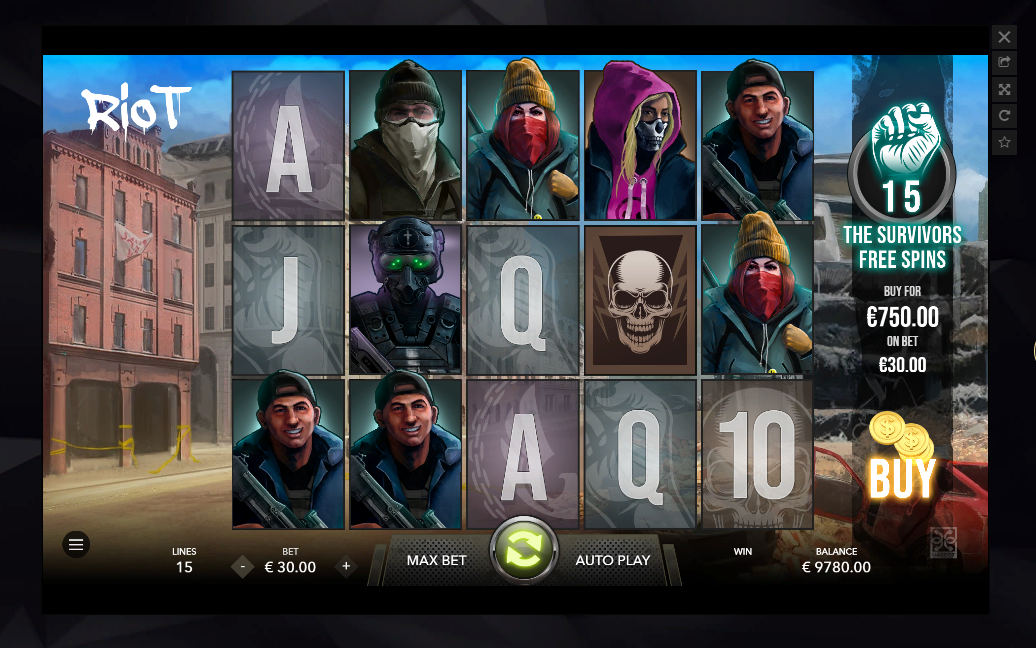
Task: Spin the reels with the green button
Action: point(523,551)
